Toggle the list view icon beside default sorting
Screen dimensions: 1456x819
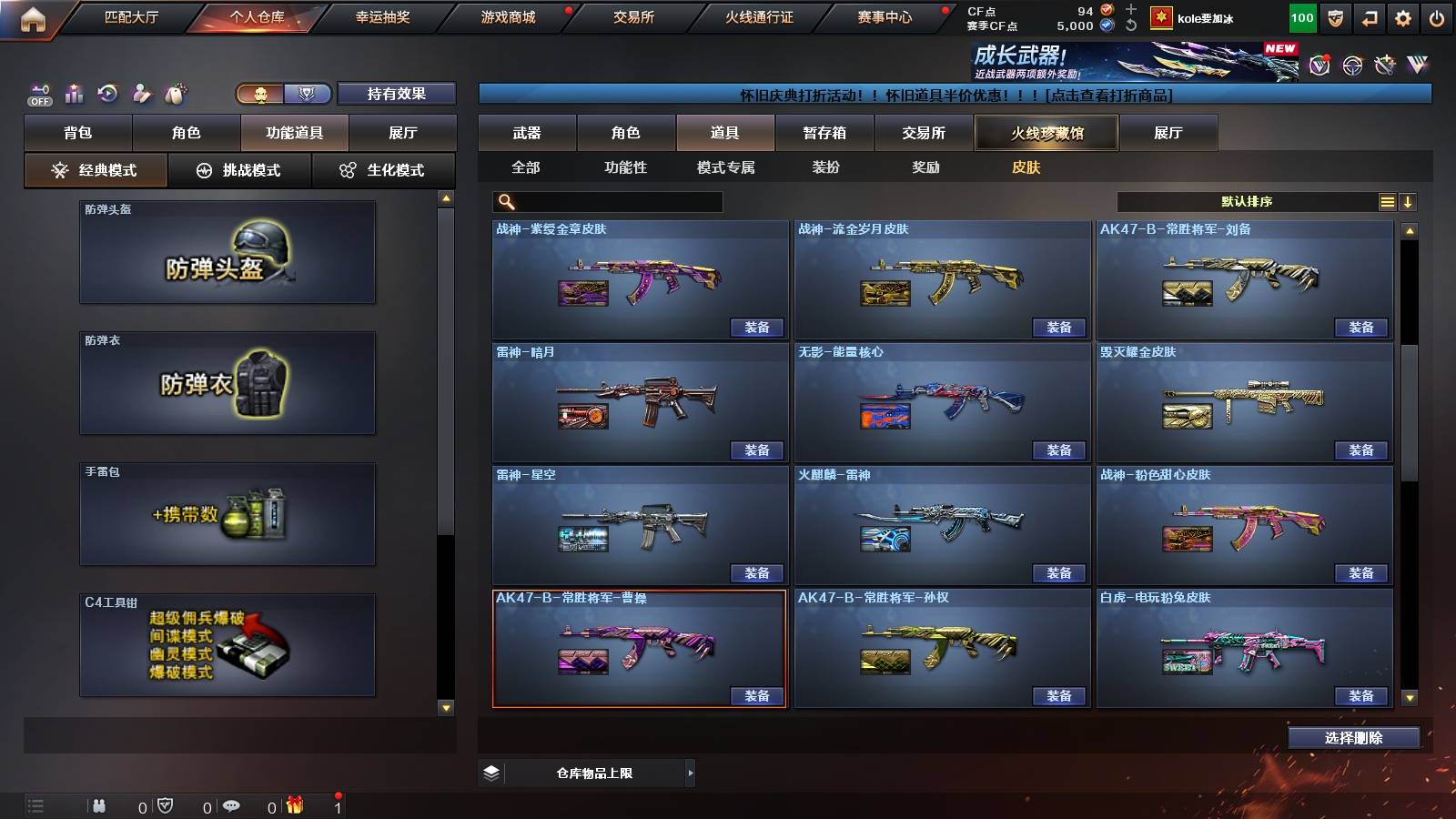pyautogui.click(x=1387, y=201)
